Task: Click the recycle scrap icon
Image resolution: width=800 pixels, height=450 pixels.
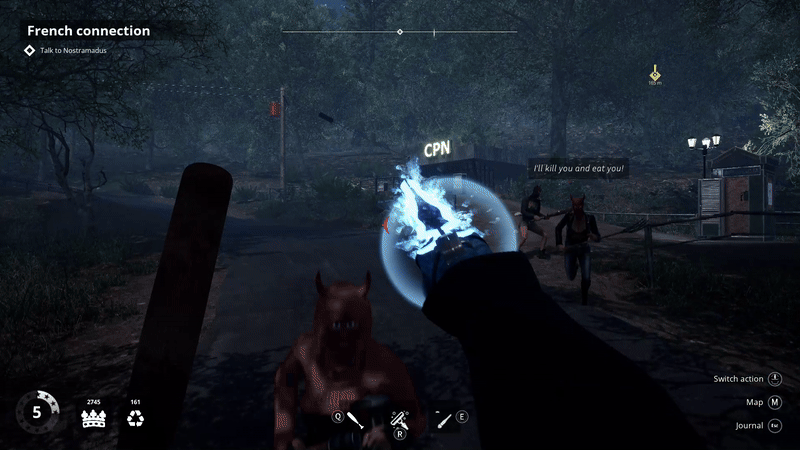Action: 136,418
